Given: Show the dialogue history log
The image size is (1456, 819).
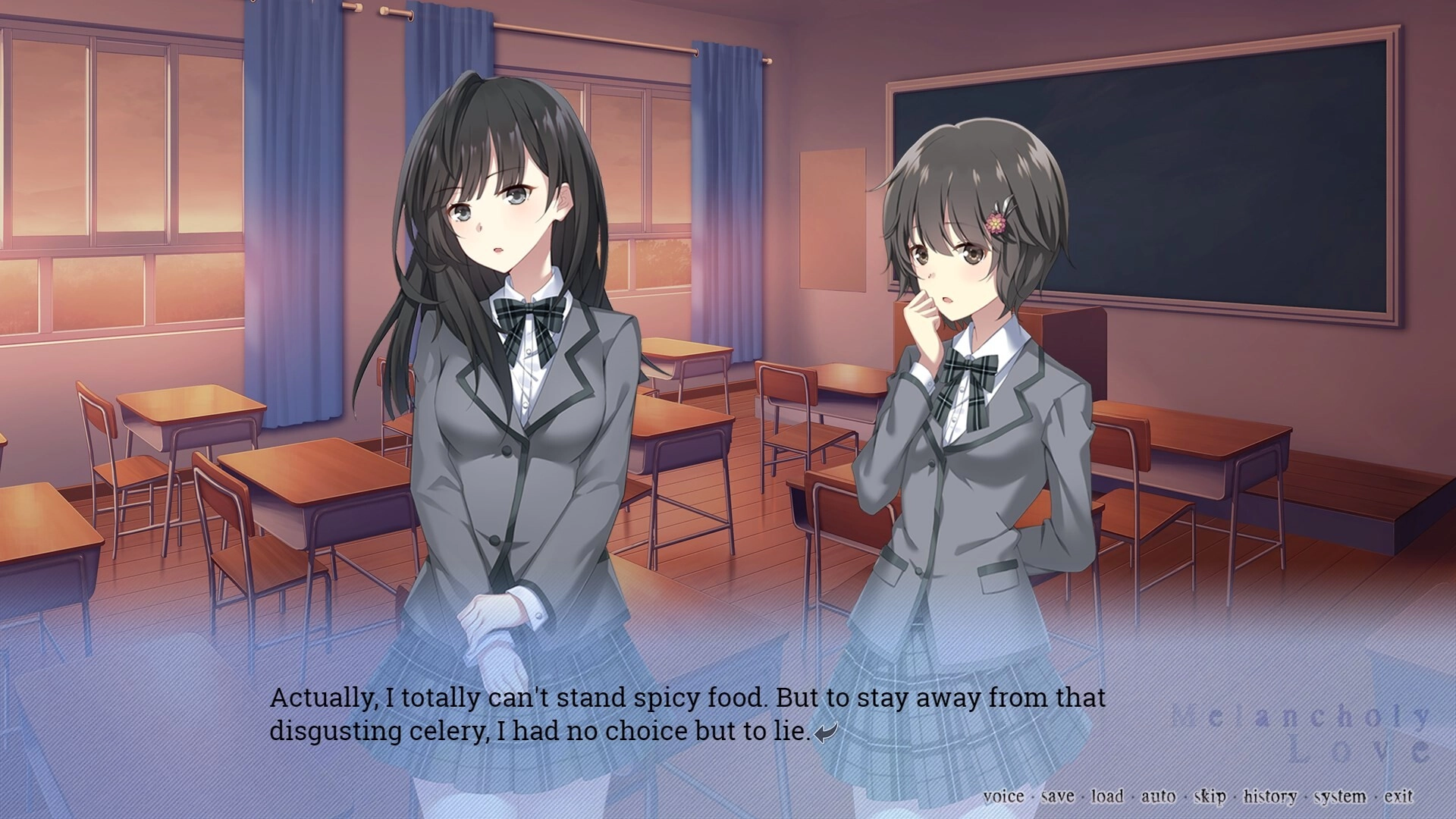Looking at the screenshot, I should coord(1269,796).
